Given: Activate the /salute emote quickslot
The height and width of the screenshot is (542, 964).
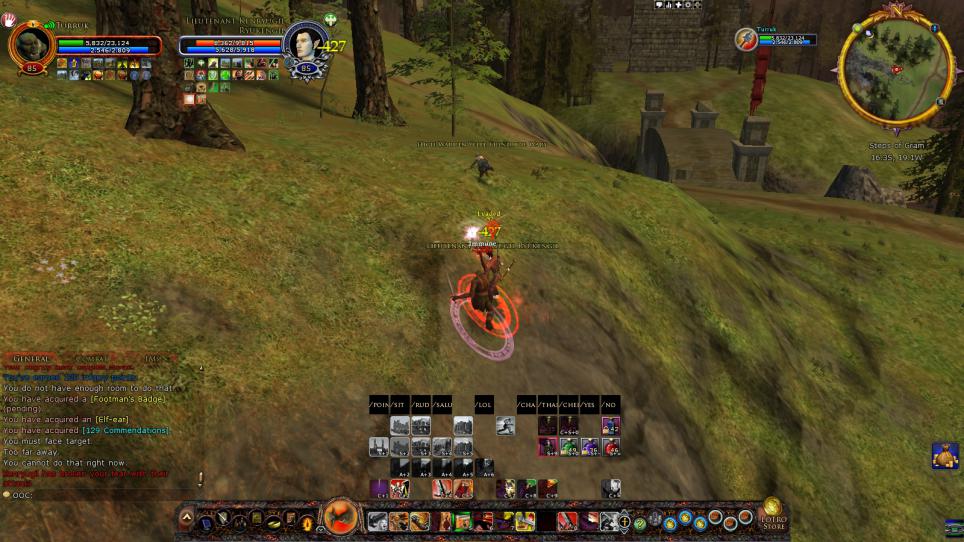Looking at the screenshot, I should (441, 404).
